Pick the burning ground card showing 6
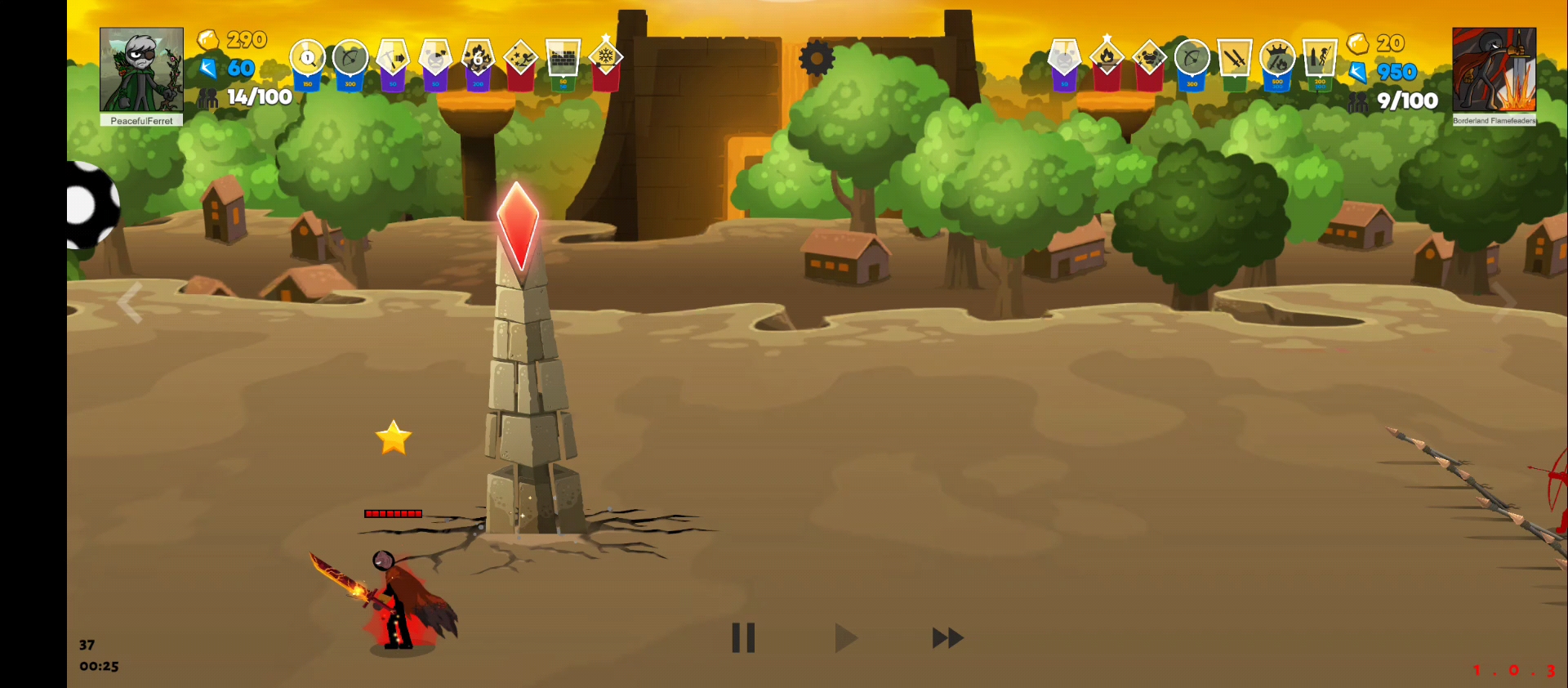The image size is (1568, 688). 478,59
